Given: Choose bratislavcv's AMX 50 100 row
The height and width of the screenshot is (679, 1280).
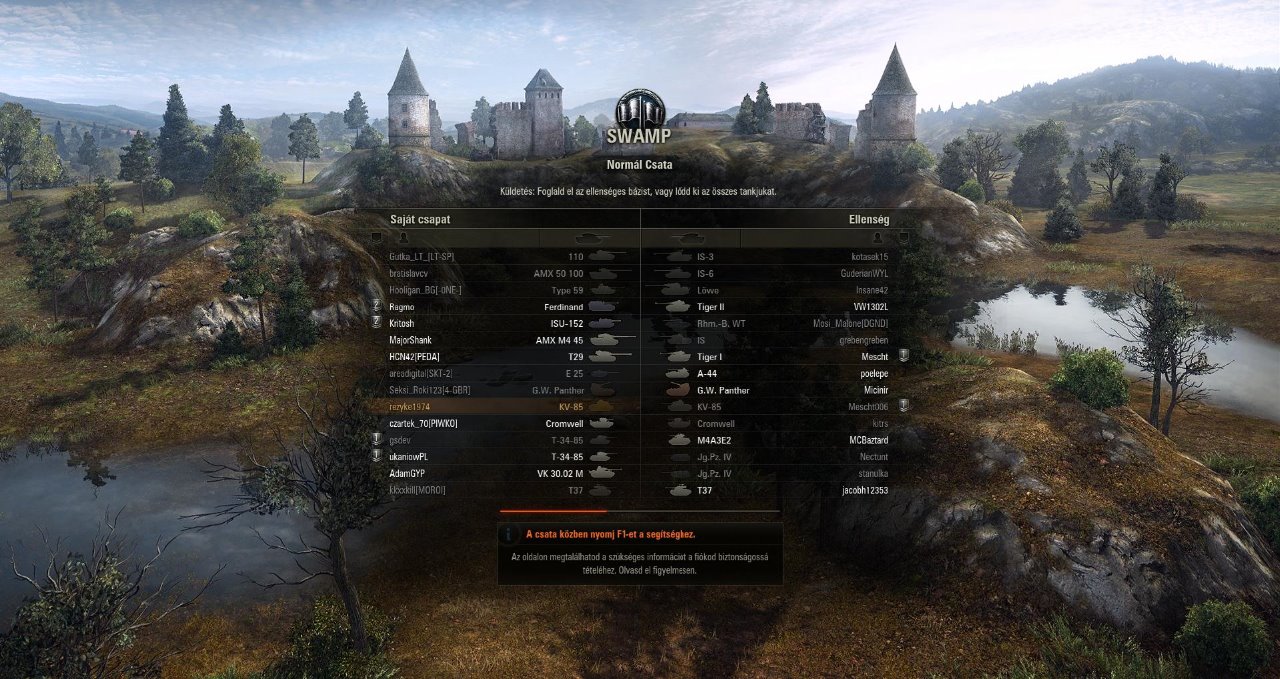Looking at the screenshot, I should click(x=500, y=273).
